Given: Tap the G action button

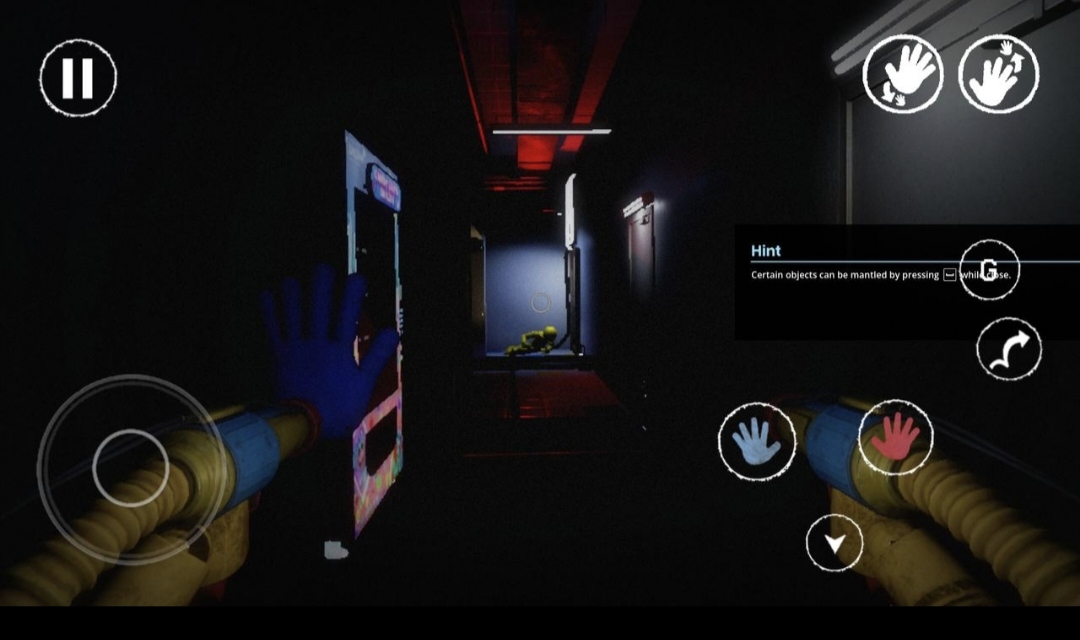Looking at the screenshot, I should pyautogui.click(x=989, y=271).
